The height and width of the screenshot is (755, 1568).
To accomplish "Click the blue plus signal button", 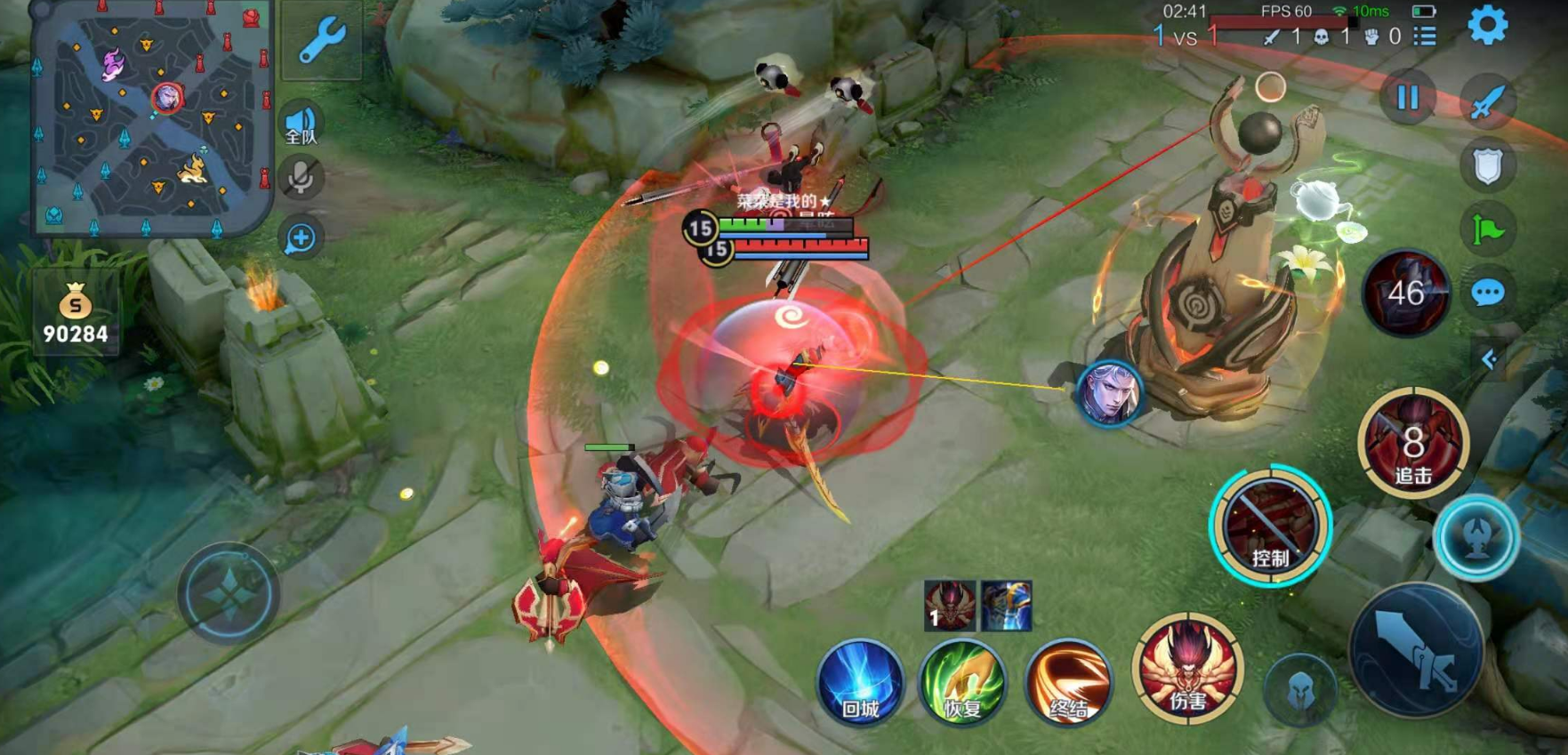I will coord(301,238).
